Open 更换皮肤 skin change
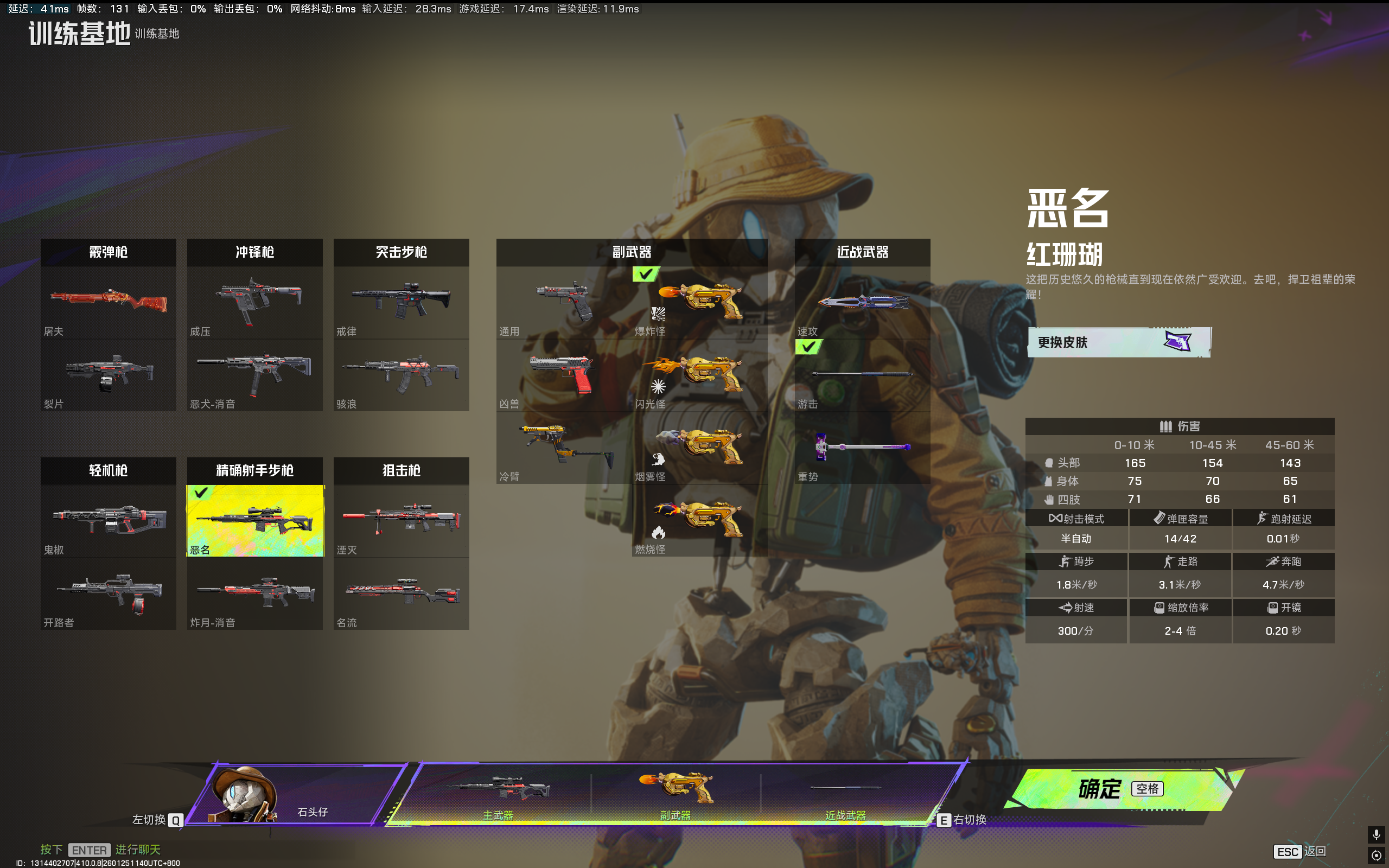Screen dimensions: 1389x868 click(x=1118, y=342)
